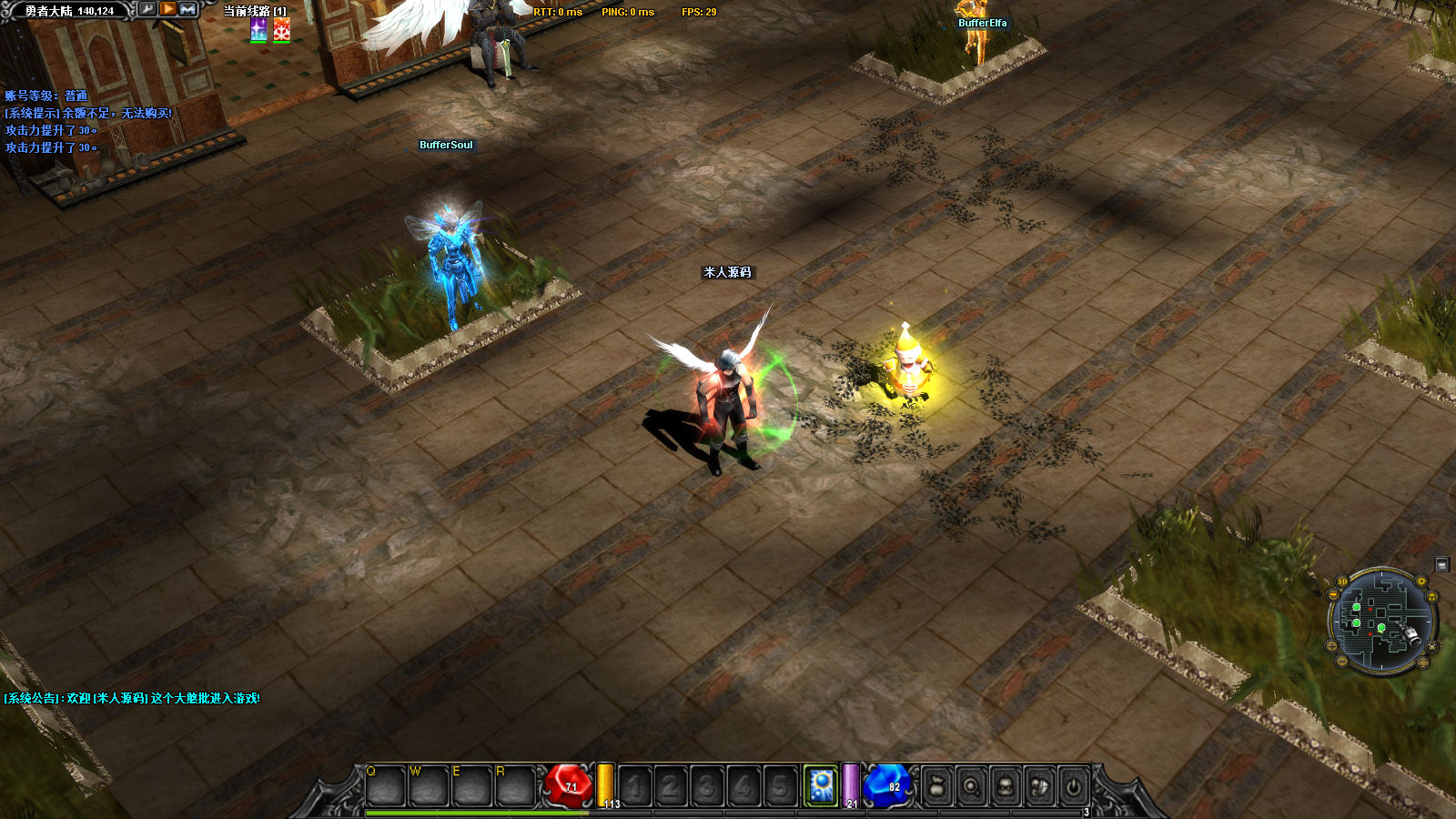The image size is (1456, 819).
Task: Use the red health potion gem
Action: click(x=568, y=785)
